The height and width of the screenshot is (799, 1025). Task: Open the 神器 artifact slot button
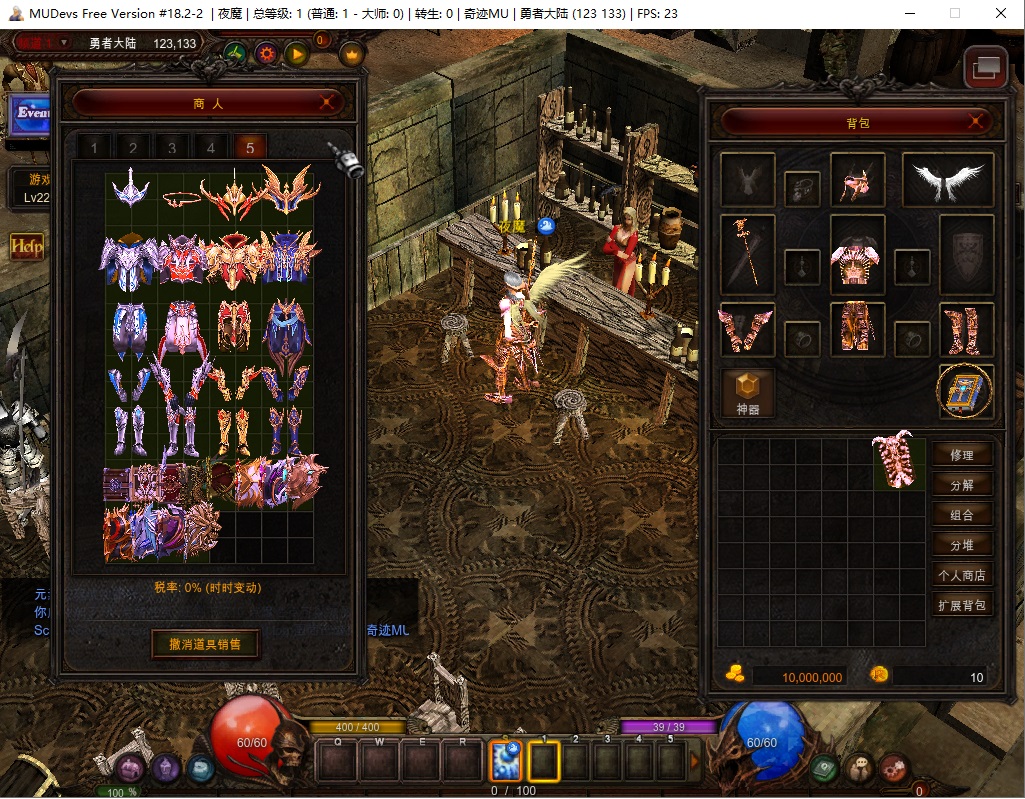point(748,392)
